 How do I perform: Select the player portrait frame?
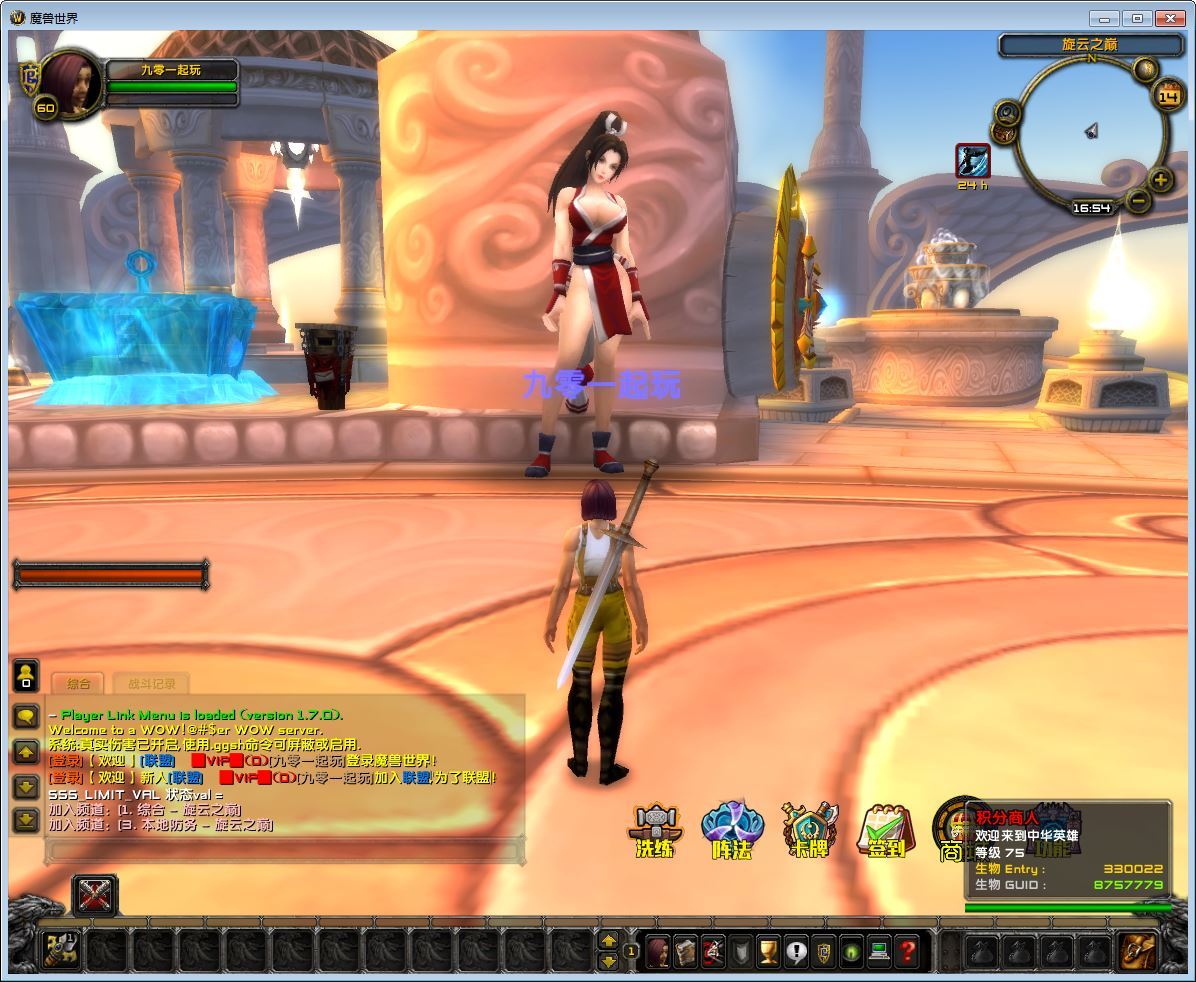click(70, 86)
